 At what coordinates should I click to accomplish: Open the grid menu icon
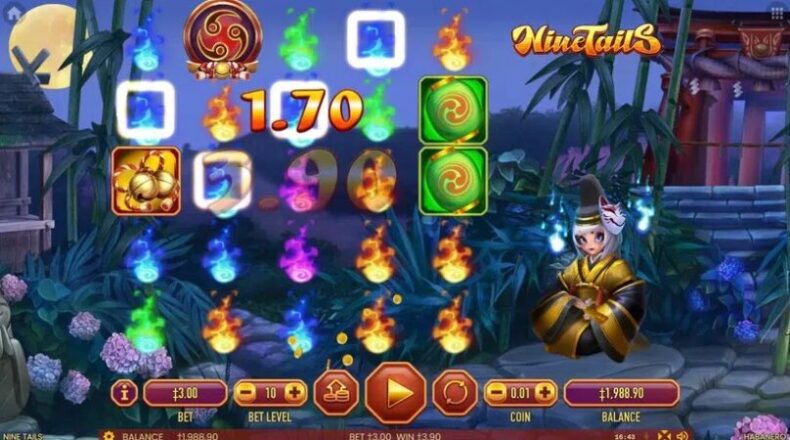776,14
